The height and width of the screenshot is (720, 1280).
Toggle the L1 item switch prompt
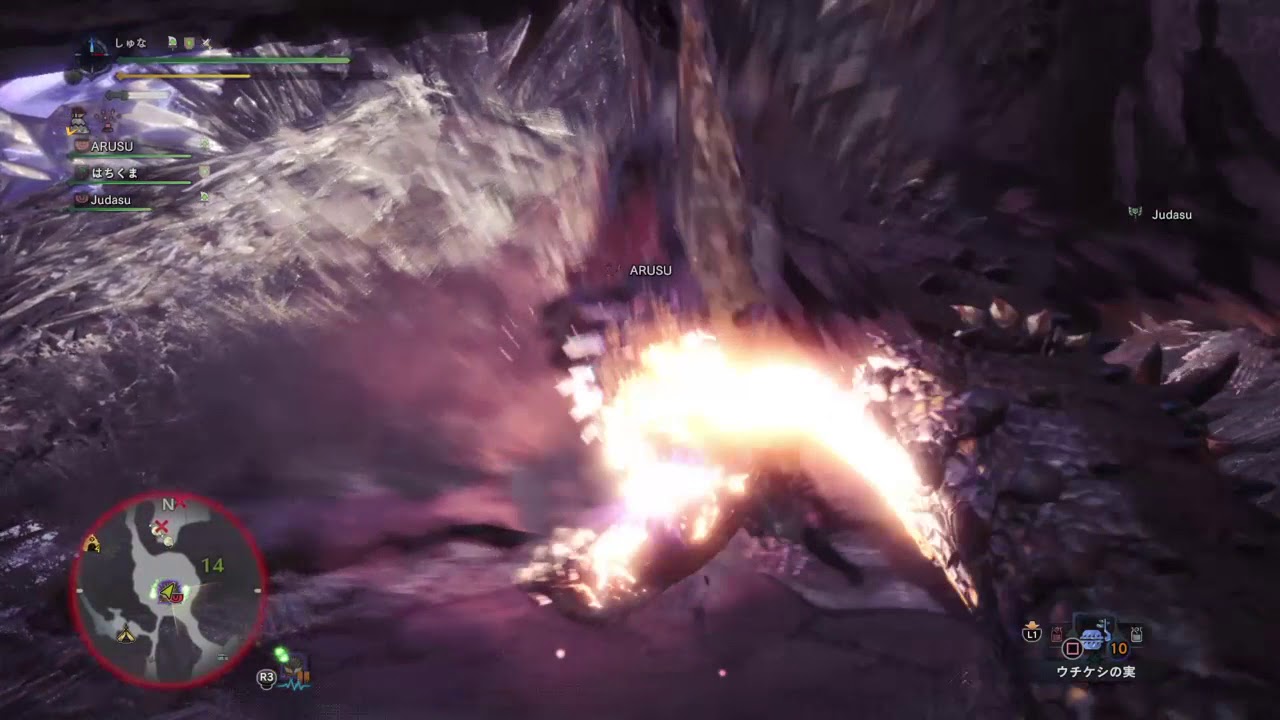pyautogui.click(x=1032, y=632)
